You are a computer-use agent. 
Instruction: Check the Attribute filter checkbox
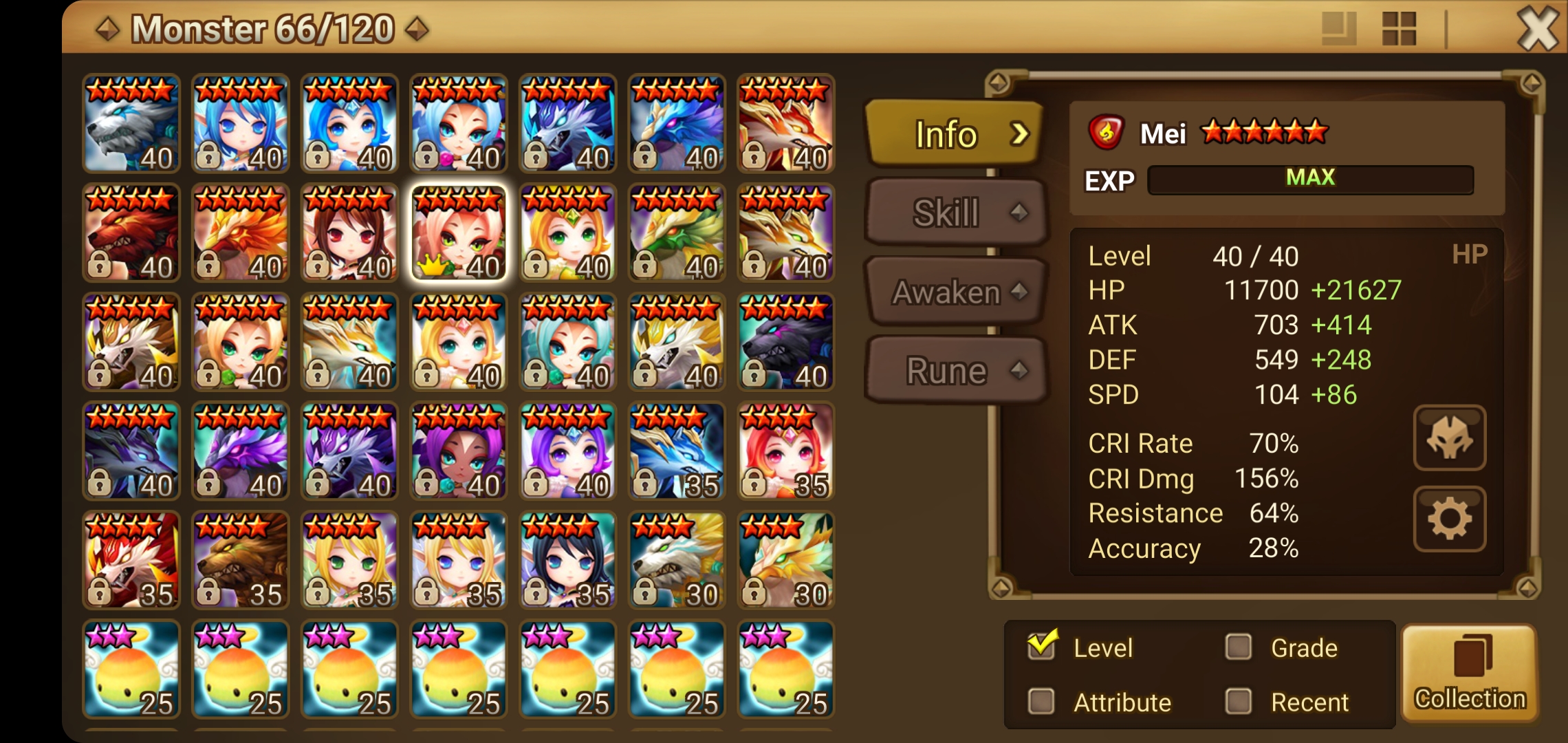[x=1043, y=701]
